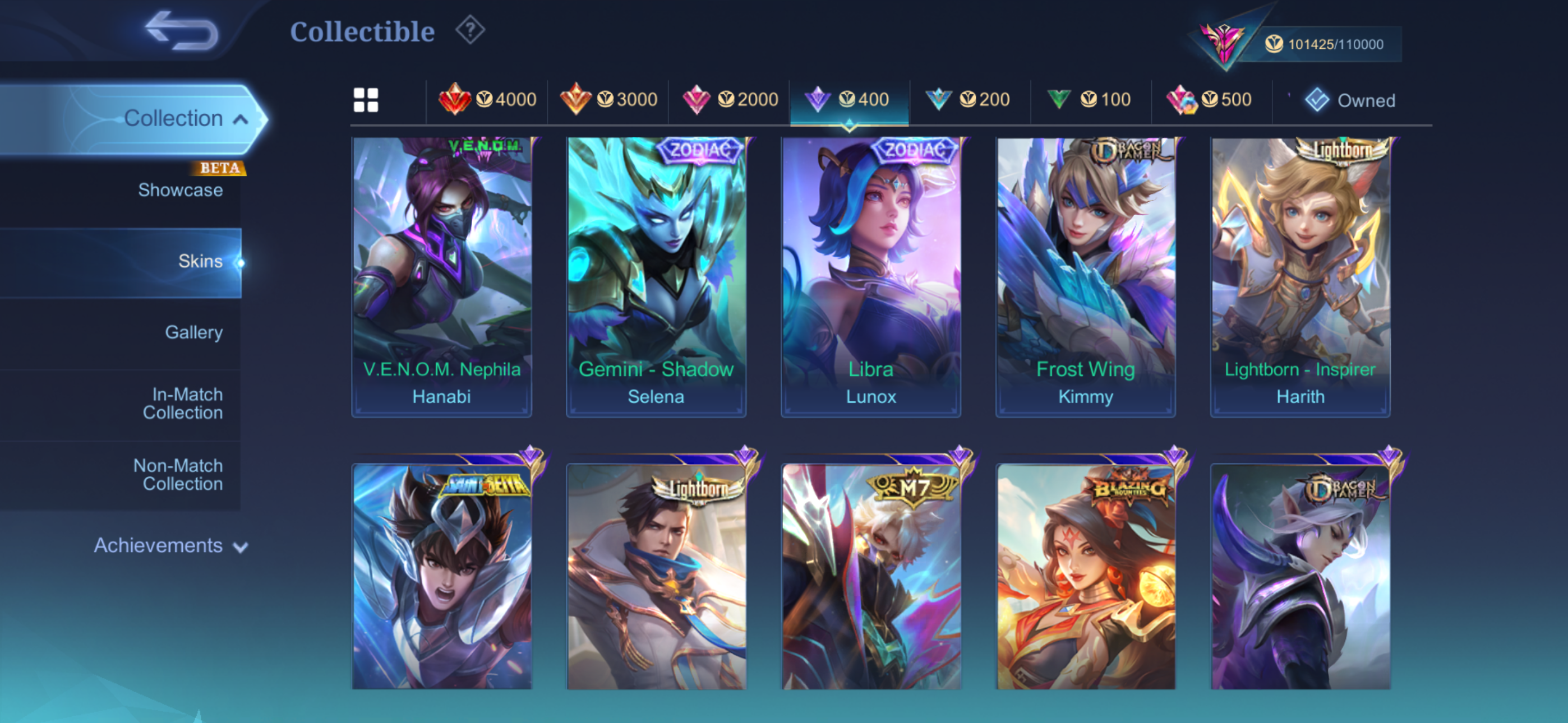Switch to In-Match Collection

point(183,404)
